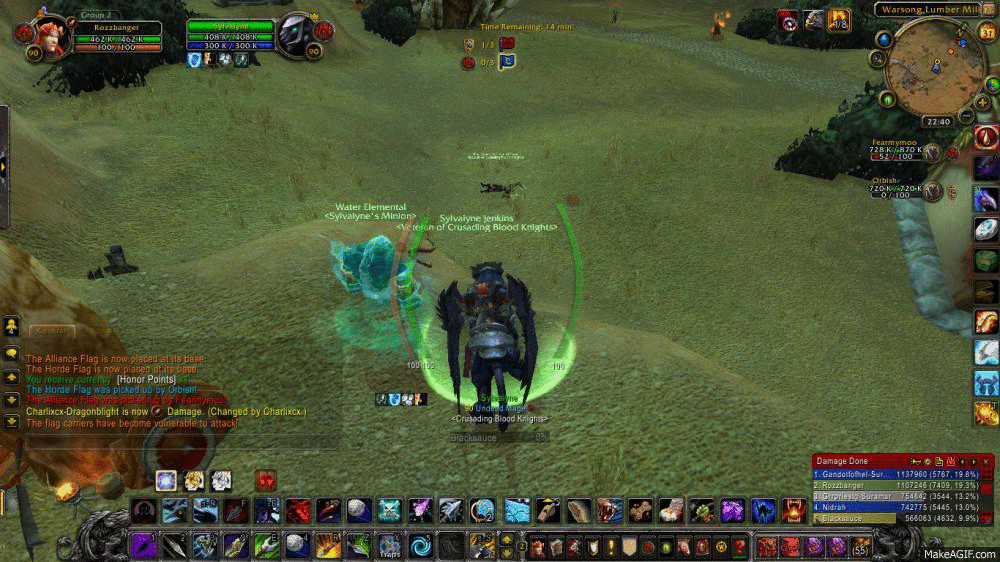
Task: Click the 1/8 stacked buff icon
Action: click(x=839, y=19)
